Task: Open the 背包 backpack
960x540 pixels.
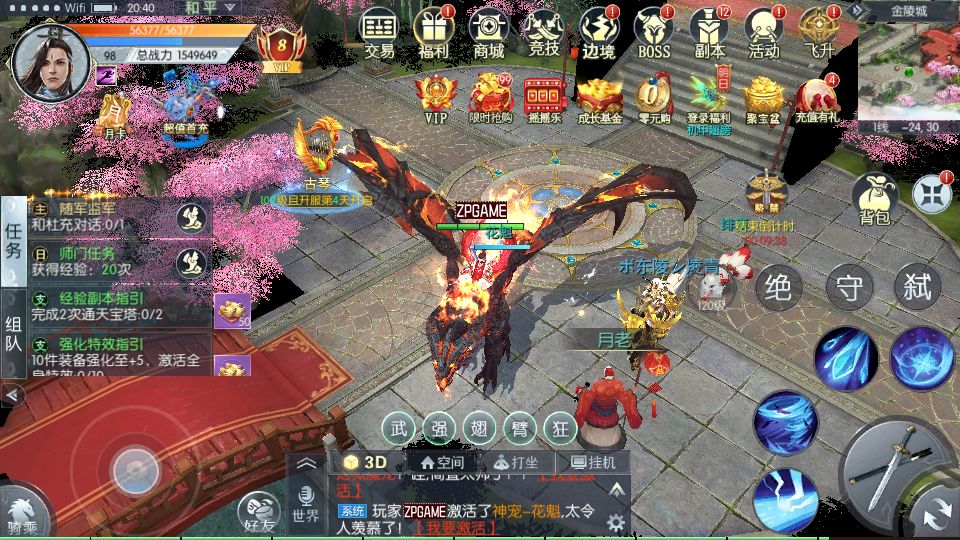Action: point(874,198)
